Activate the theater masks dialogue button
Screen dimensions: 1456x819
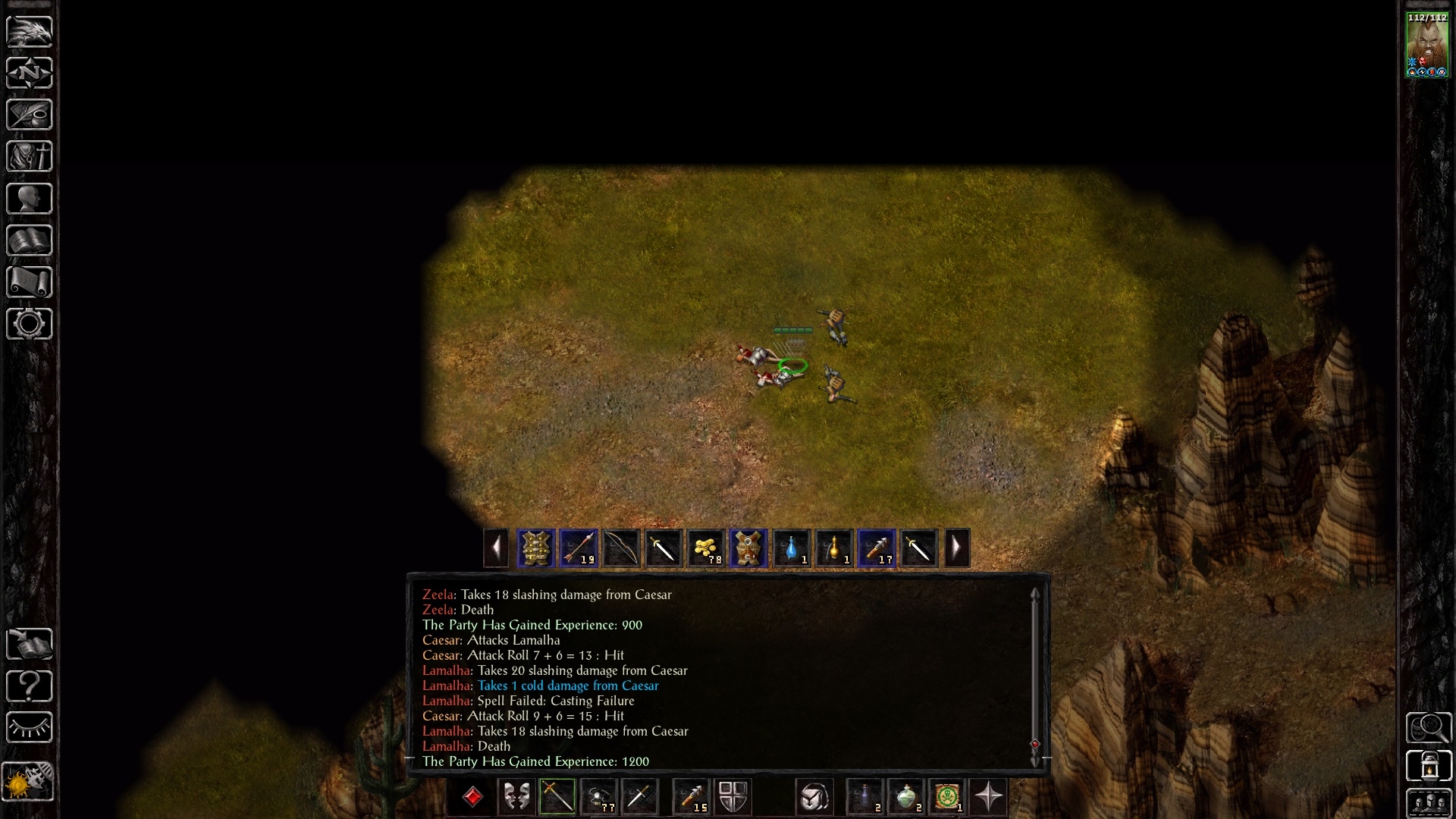(516, 797)
